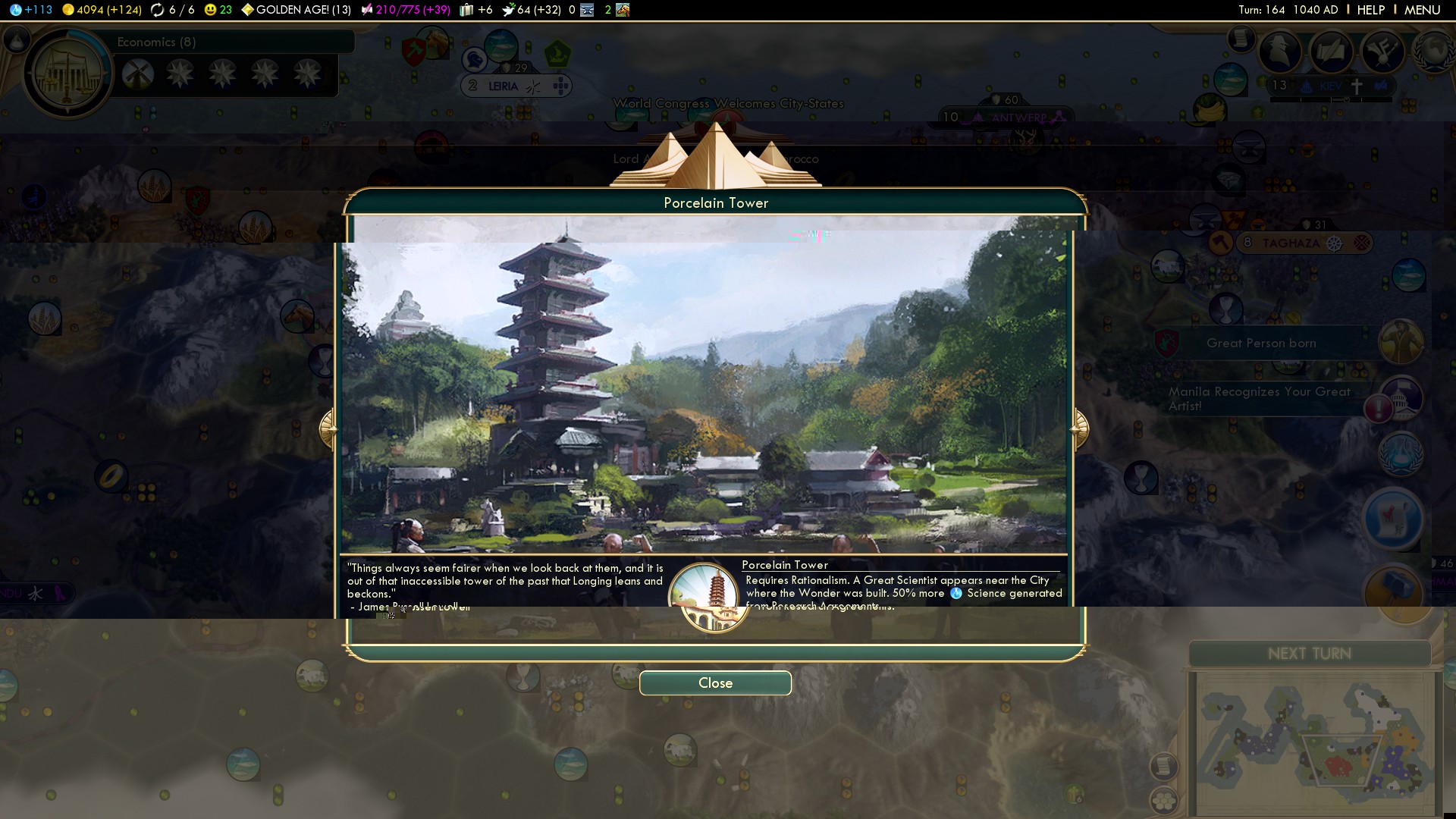
Task: Open the HELP Civilopedia link
Action: pos(1371,10)
